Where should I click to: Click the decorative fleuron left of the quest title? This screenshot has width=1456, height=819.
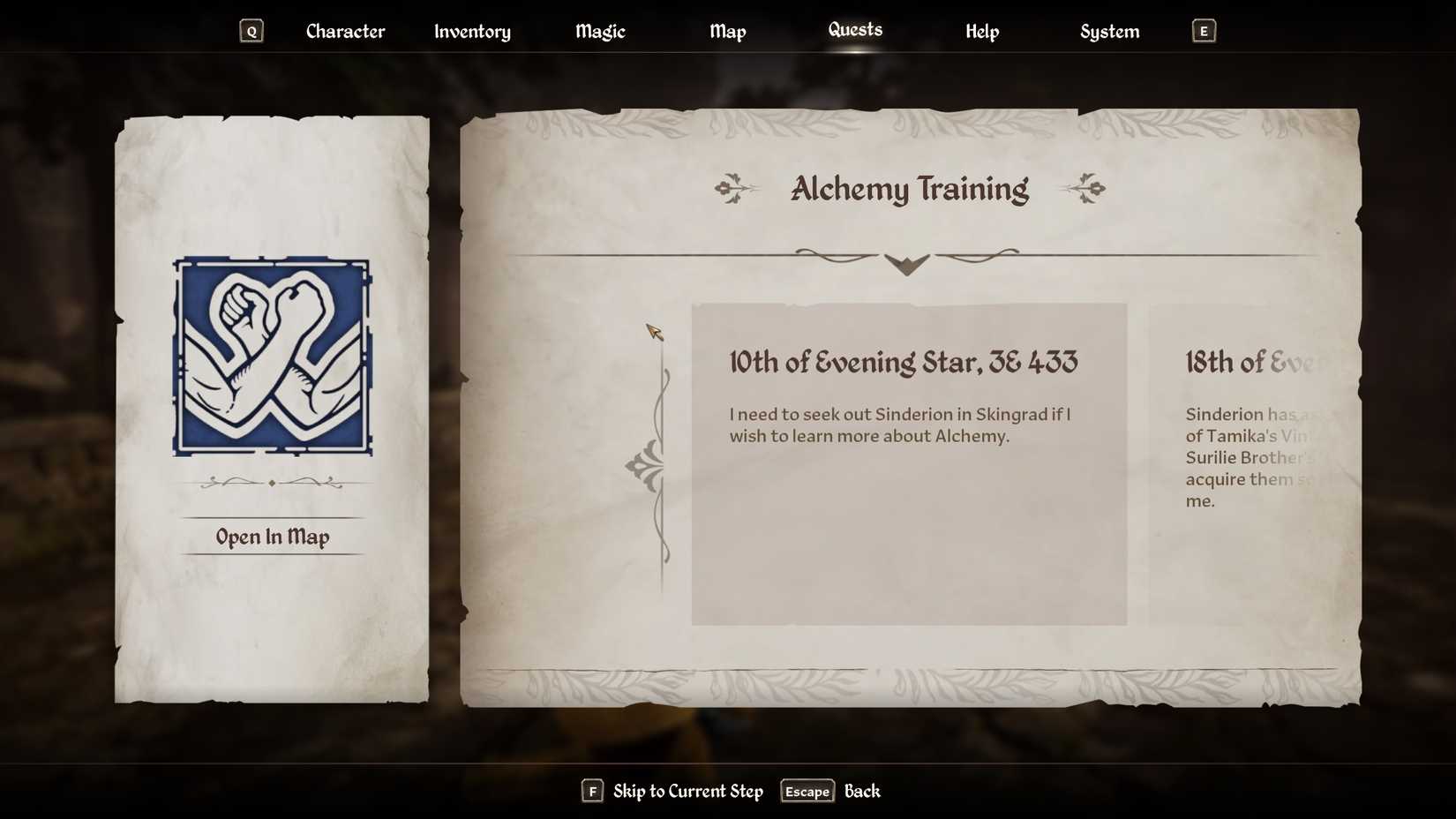(737, 187)
